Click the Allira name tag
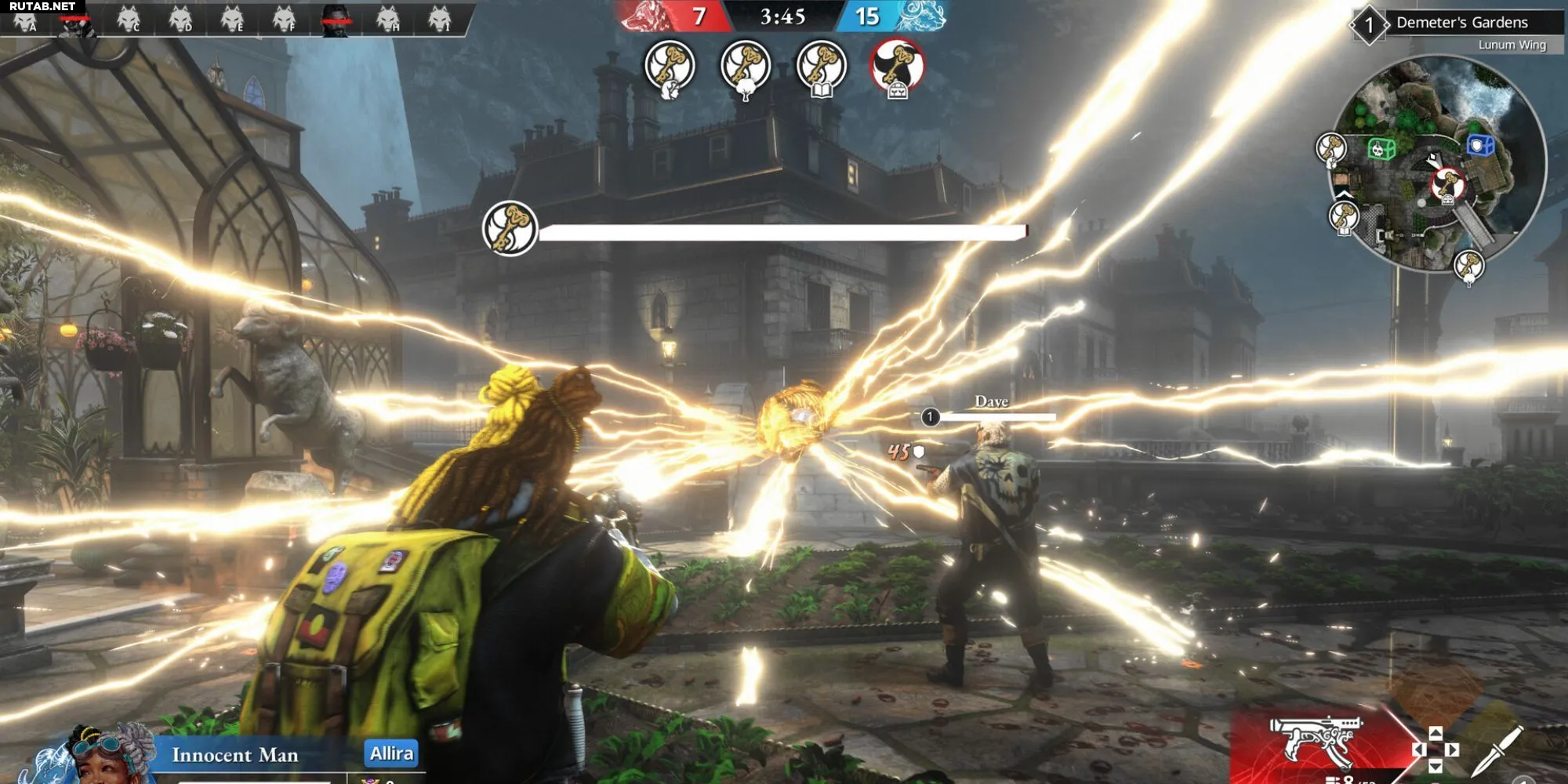Screen dimensions: 1568x784 (391, 753)
